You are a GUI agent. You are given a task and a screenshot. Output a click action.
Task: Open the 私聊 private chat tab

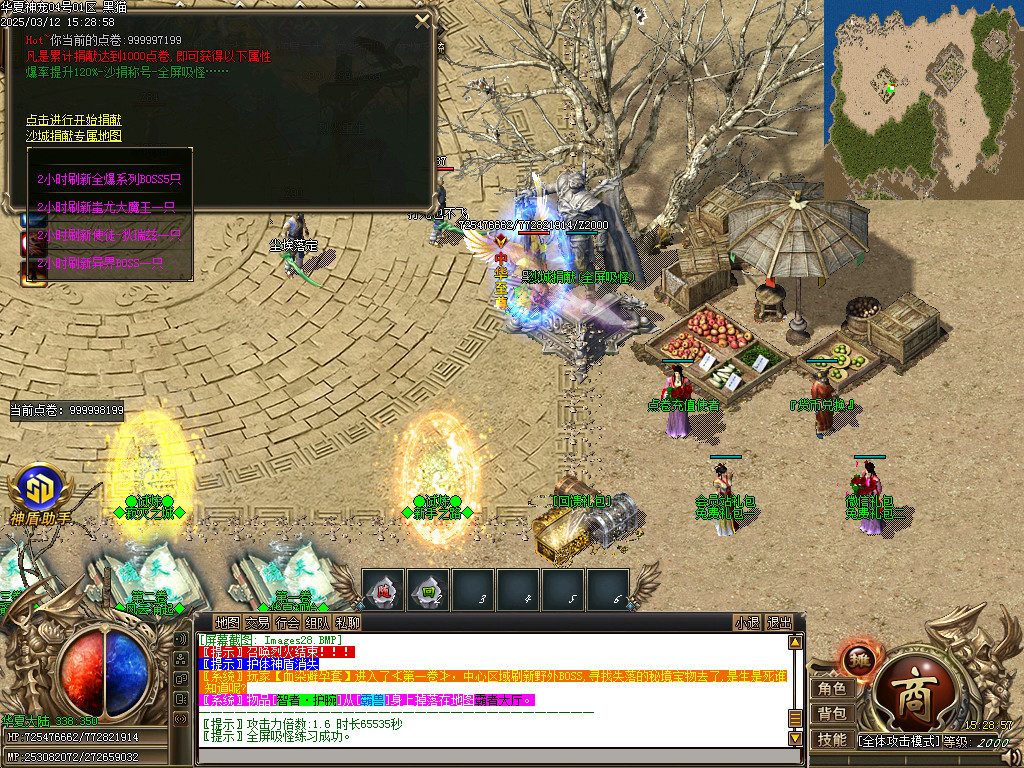tap(347, 622)
